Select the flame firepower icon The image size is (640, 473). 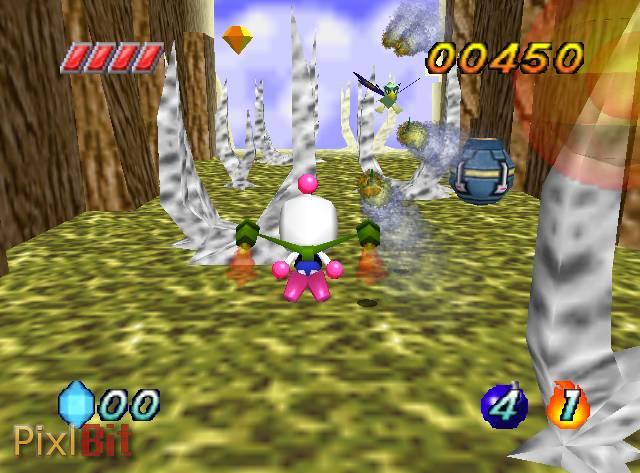click(x=568, y=404)
